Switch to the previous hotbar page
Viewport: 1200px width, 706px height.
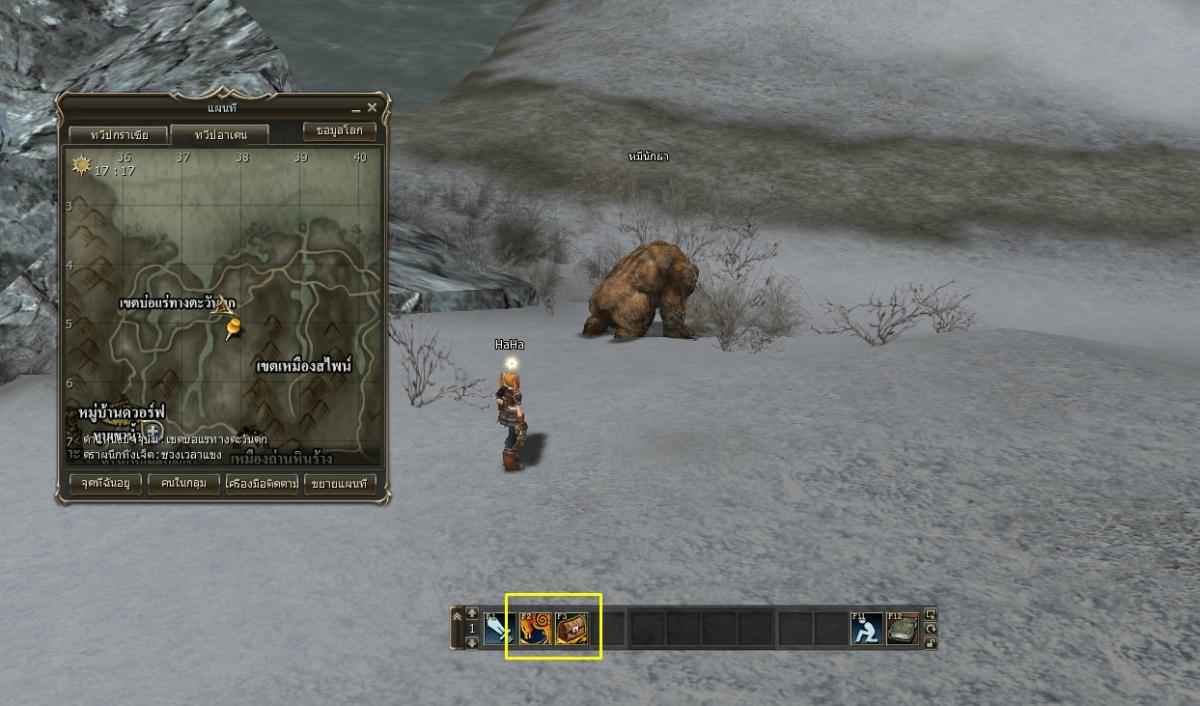coord(473,612)
